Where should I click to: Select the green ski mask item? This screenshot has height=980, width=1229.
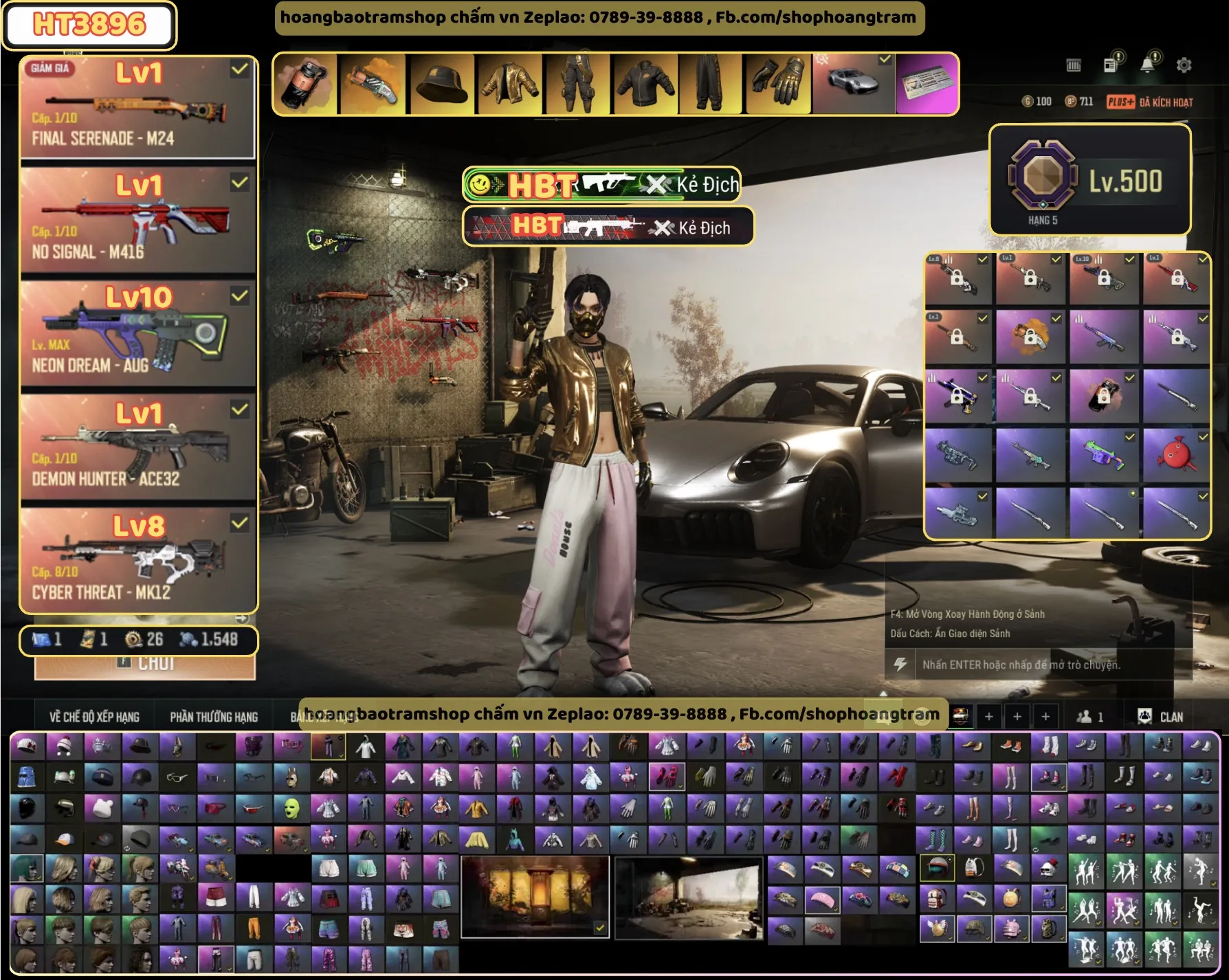click(x=291, y=809)
